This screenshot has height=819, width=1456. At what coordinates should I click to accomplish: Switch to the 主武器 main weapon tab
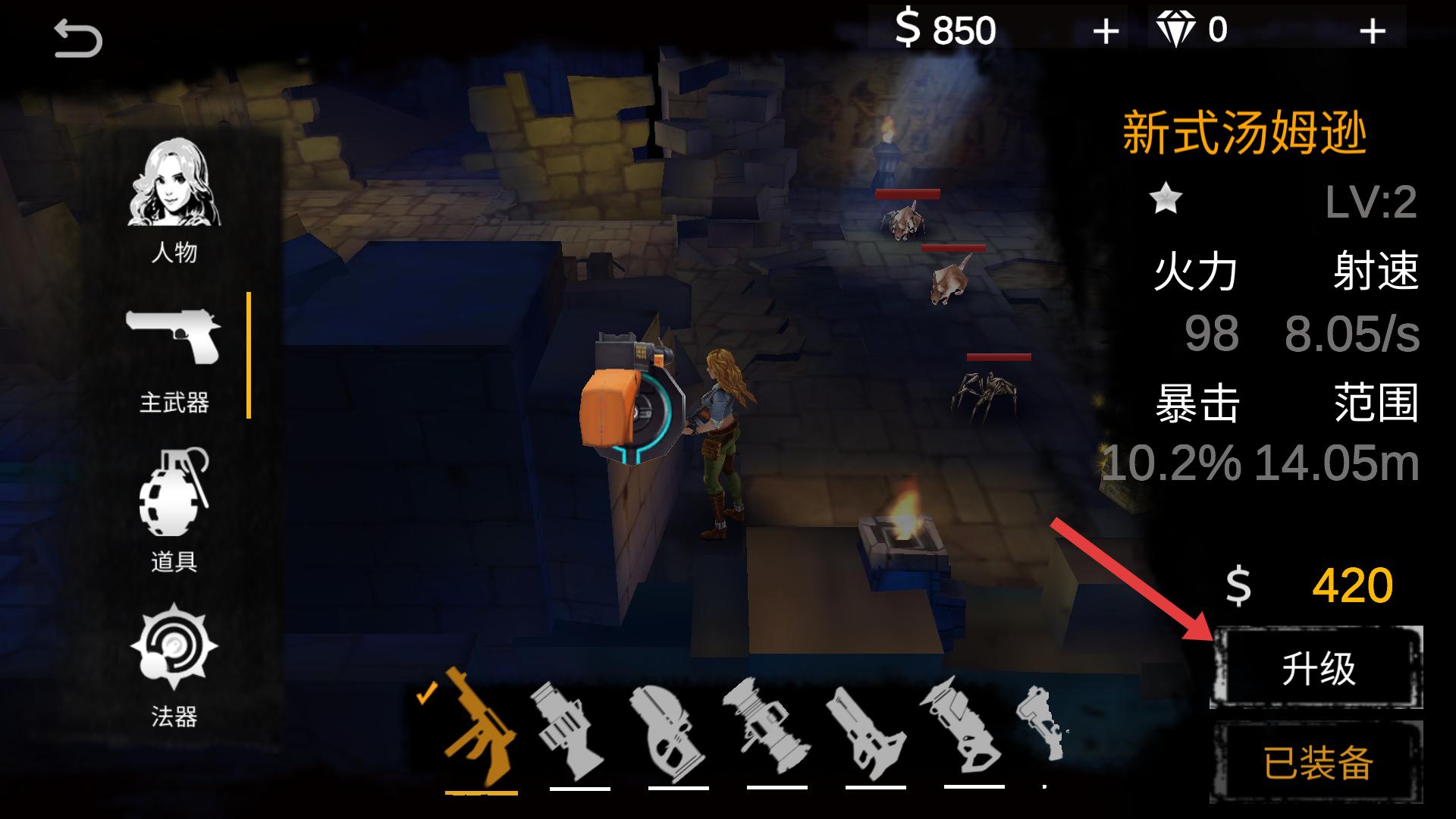coord(174,360)
